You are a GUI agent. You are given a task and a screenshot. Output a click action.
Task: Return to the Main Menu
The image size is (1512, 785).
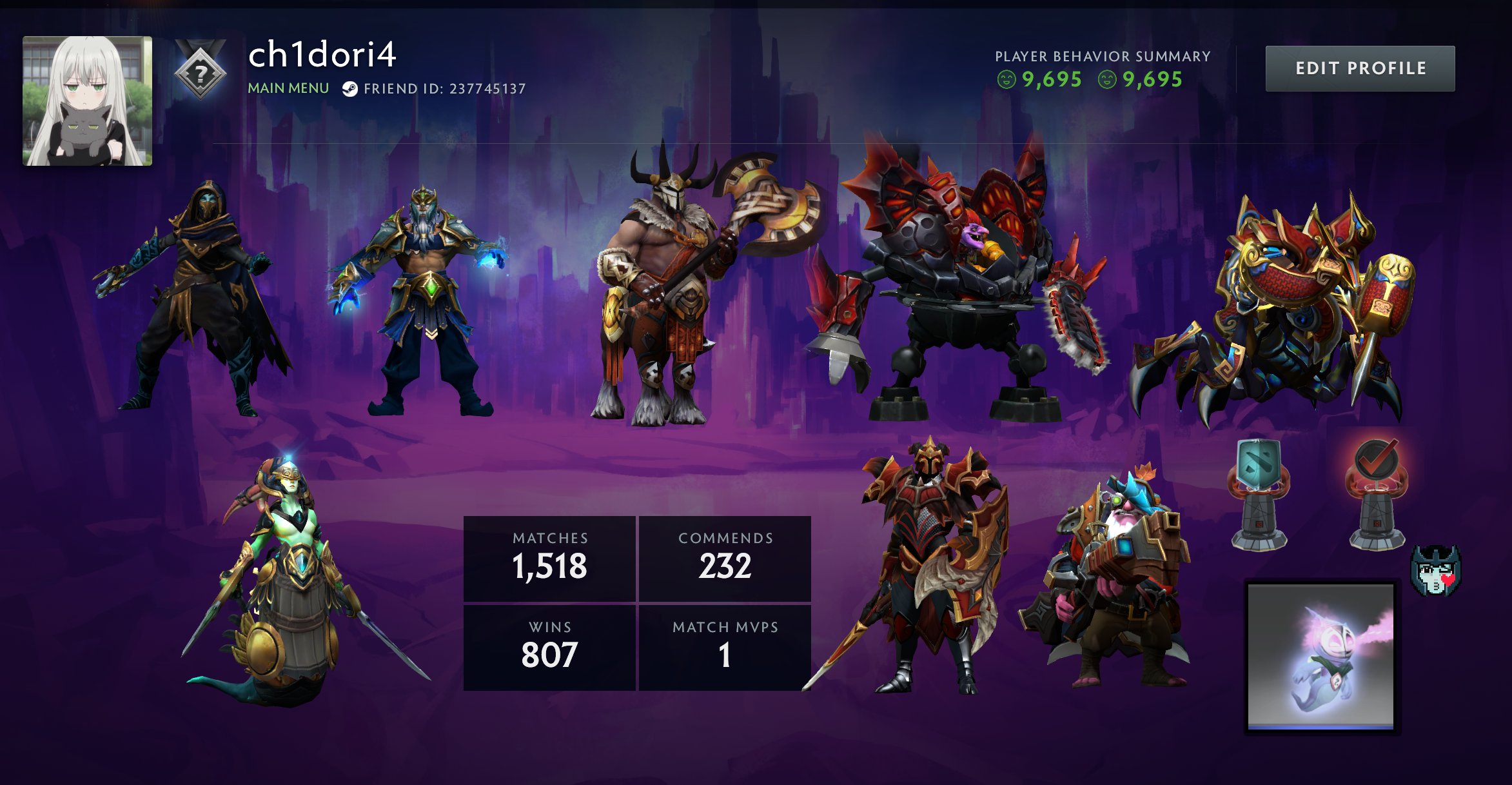tap(288, 88)
